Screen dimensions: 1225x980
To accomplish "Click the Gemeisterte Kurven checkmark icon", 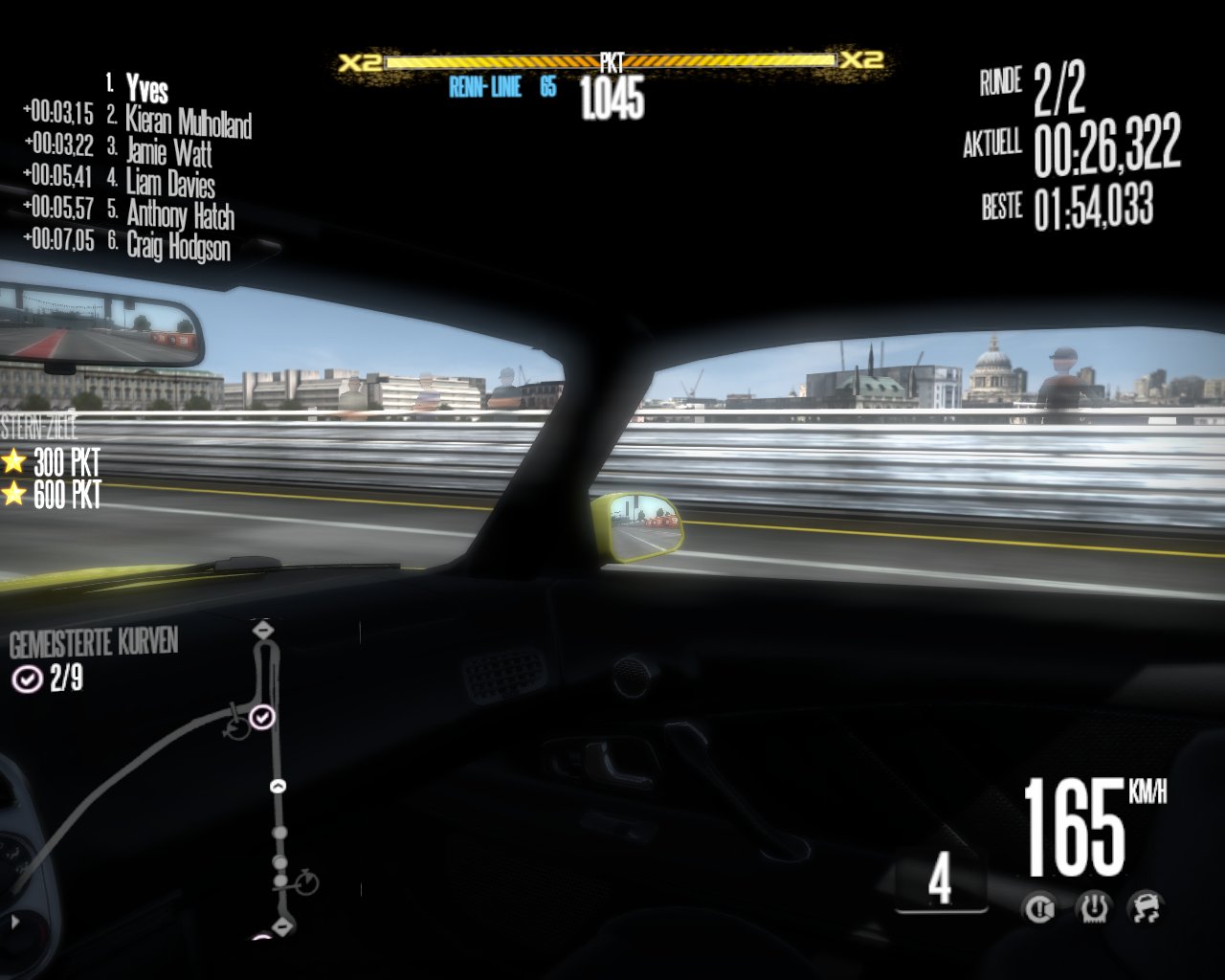I will 26,679.
